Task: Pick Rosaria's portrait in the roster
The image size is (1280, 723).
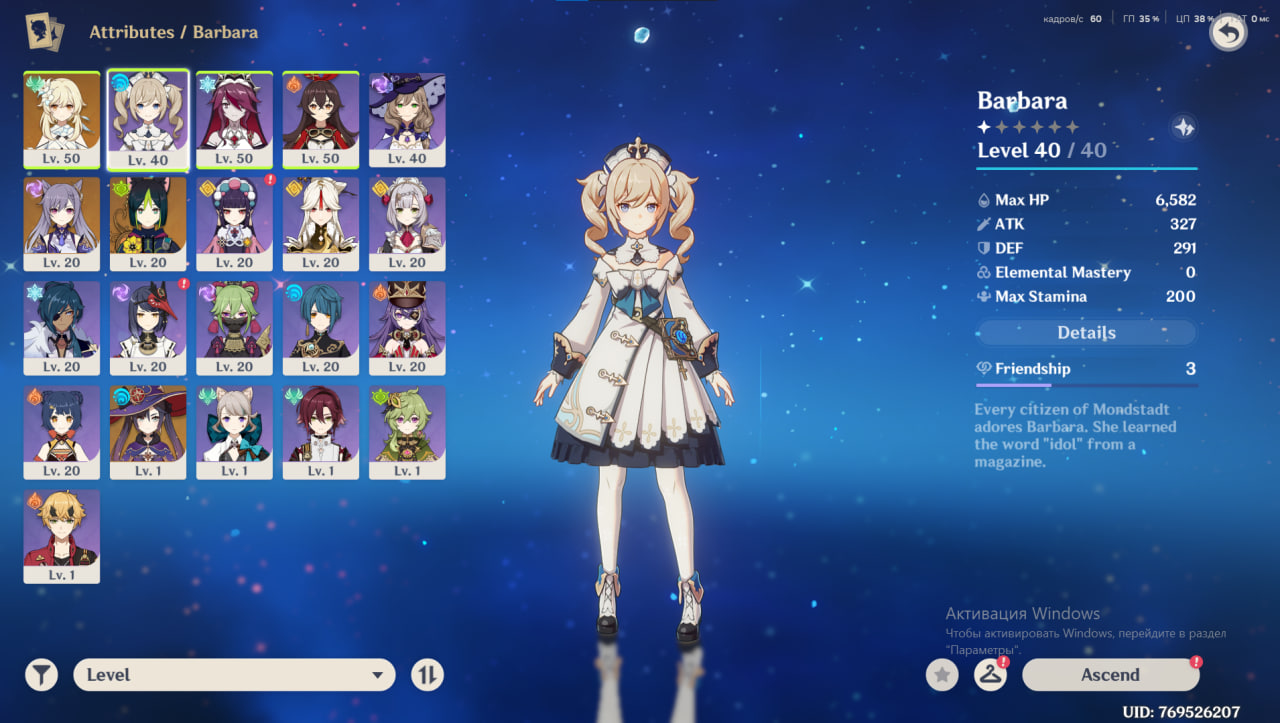Action: (x=234, y=118)
